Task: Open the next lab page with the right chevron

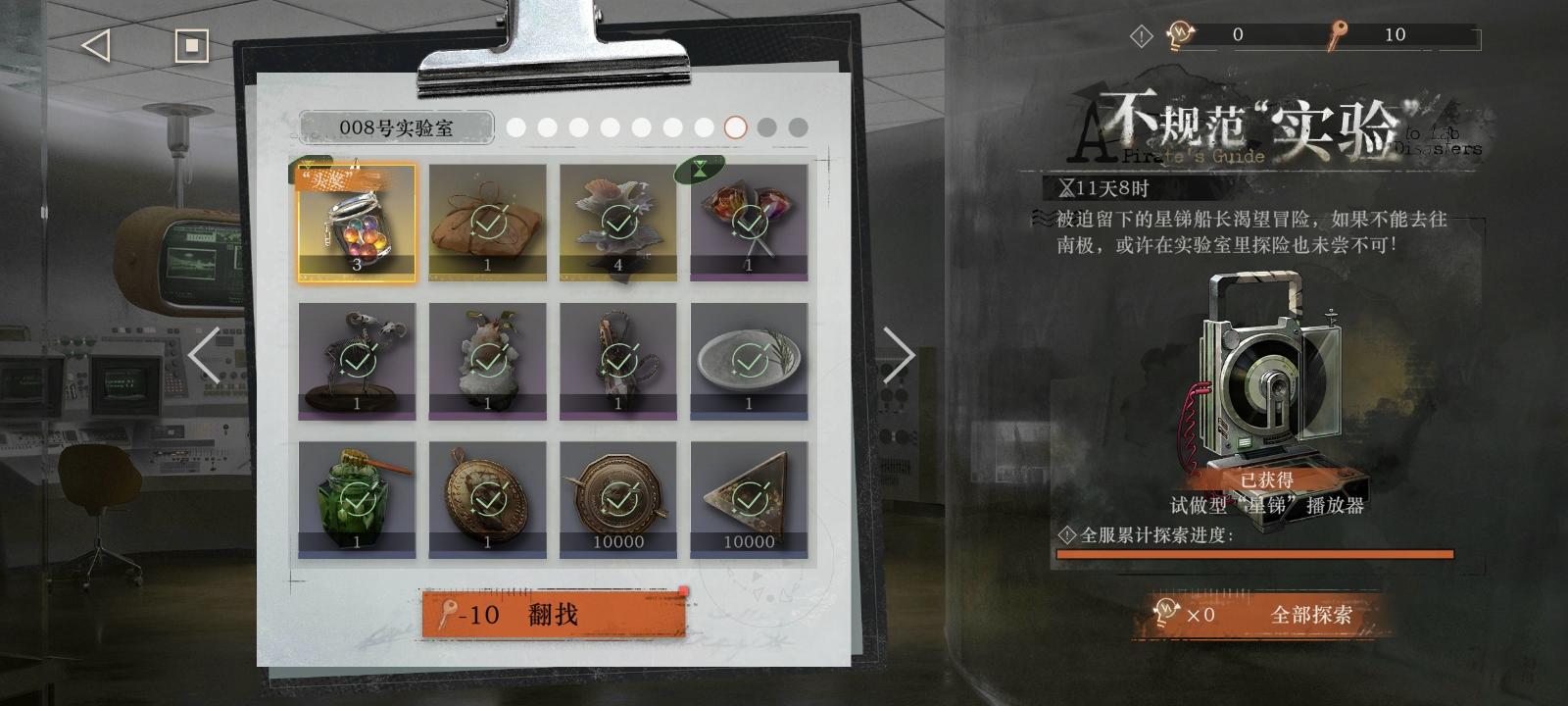Action: (898, 353)
